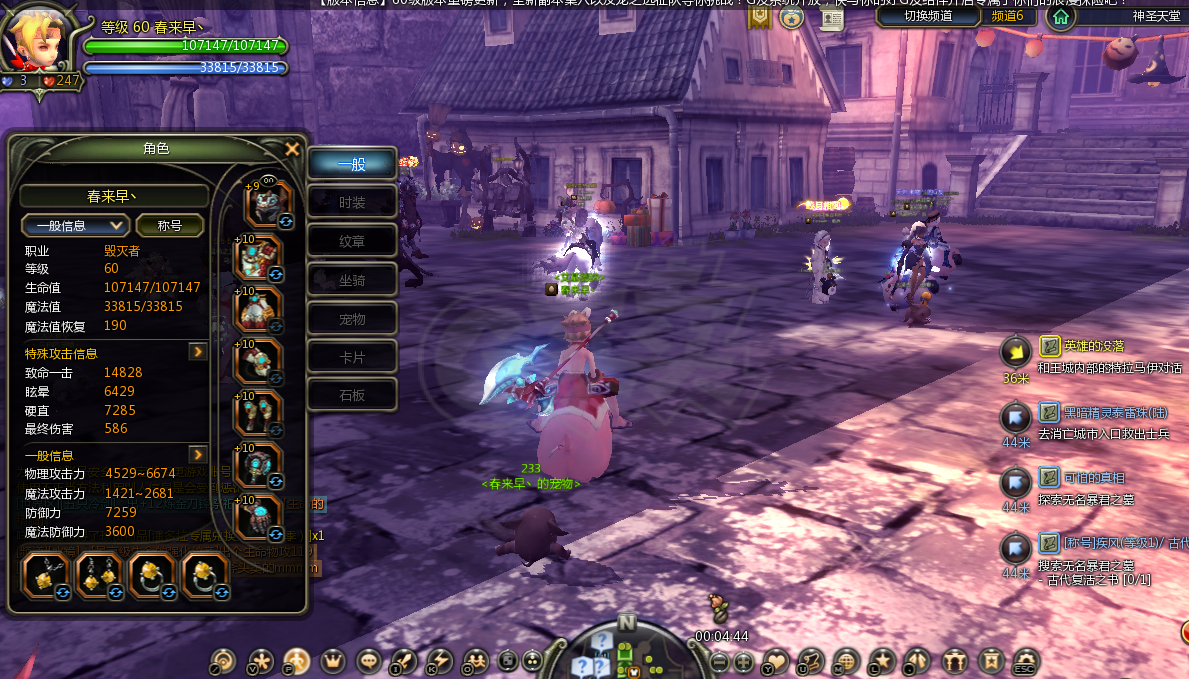Select the 卡片 card tab
1189x679 pixels.
352,357
